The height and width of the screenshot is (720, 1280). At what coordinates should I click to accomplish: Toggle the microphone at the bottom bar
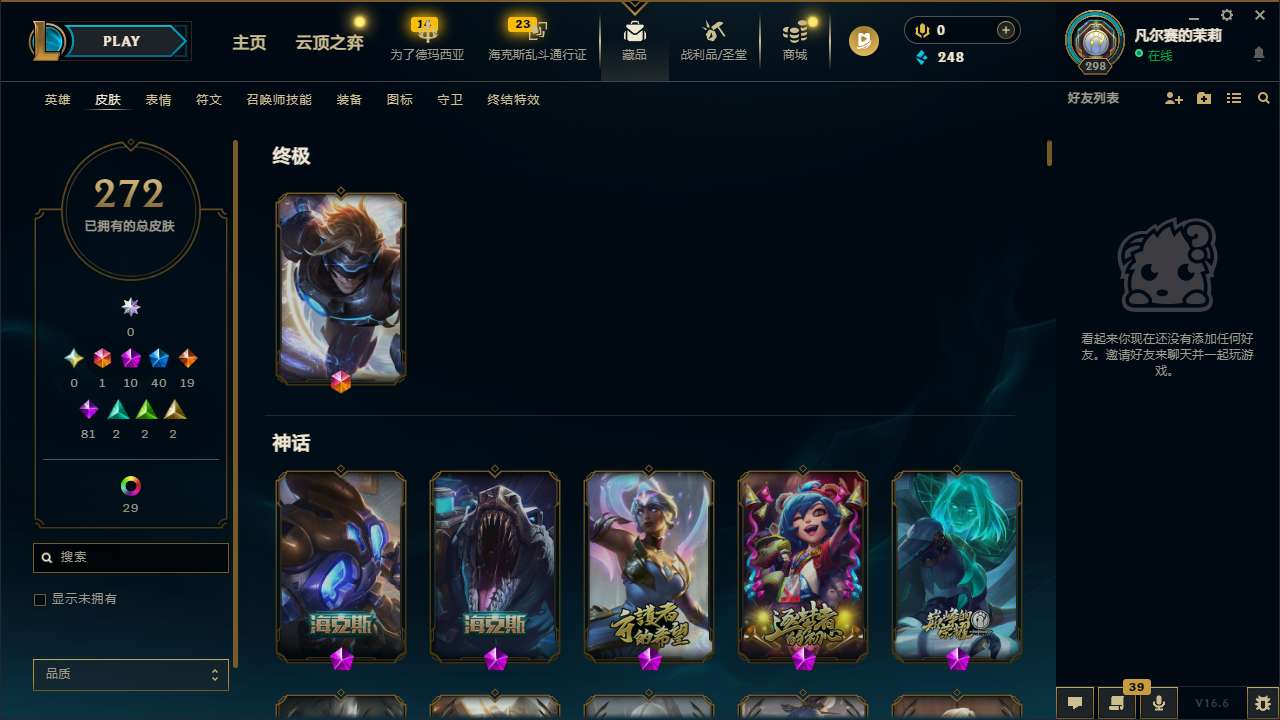1158,703
